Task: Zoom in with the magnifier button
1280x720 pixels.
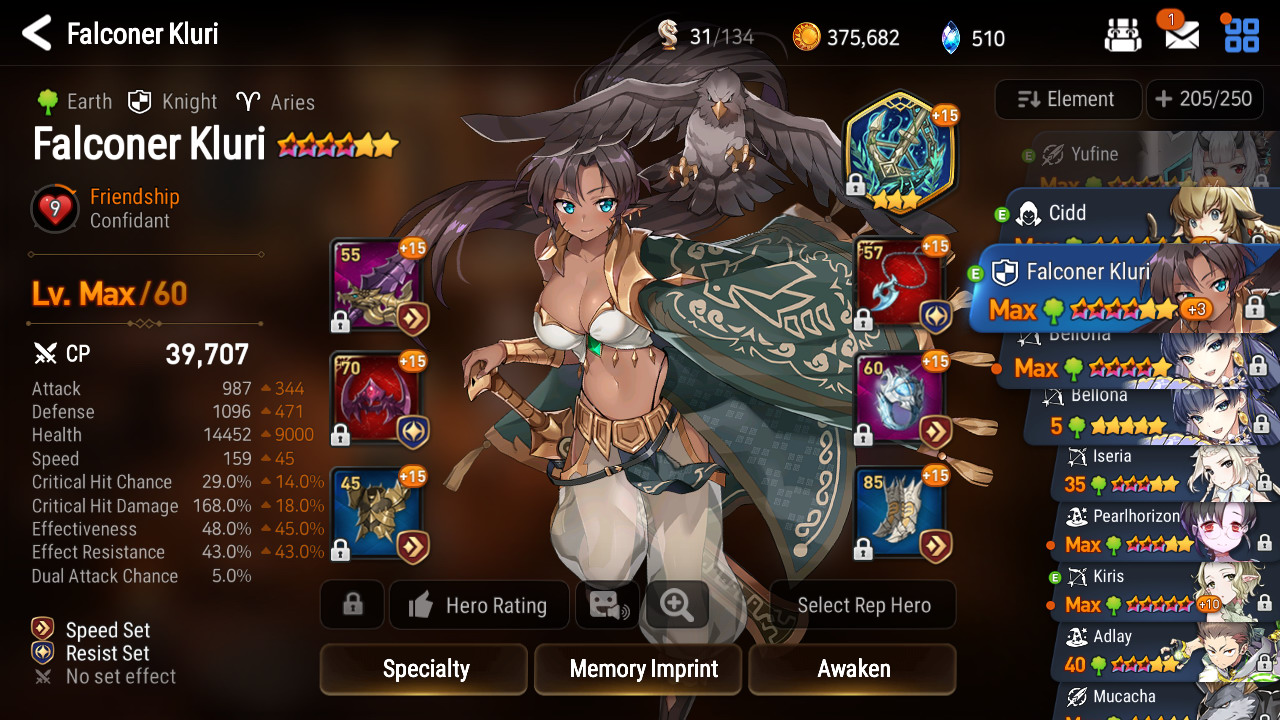Action: pos(677,605)
